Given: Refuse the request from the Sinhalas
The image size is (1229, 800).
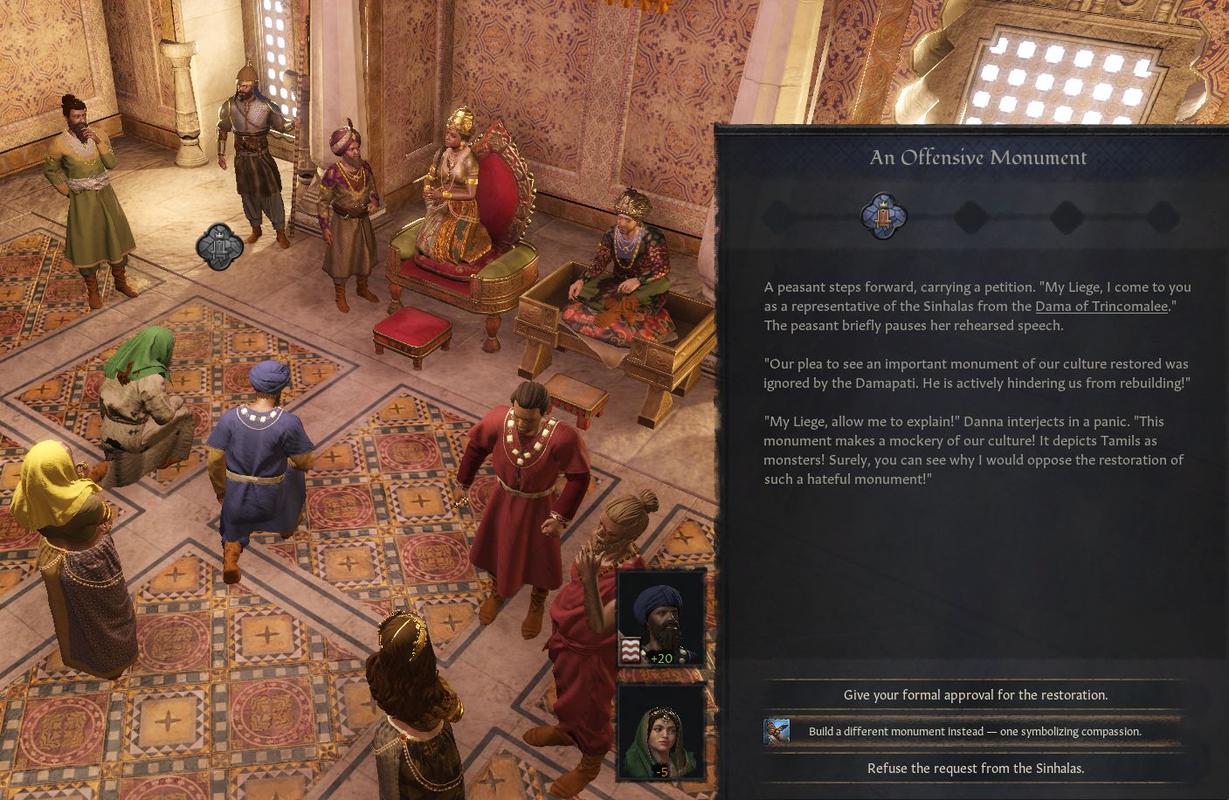Looking at the screenshot, I should (974, 768).
